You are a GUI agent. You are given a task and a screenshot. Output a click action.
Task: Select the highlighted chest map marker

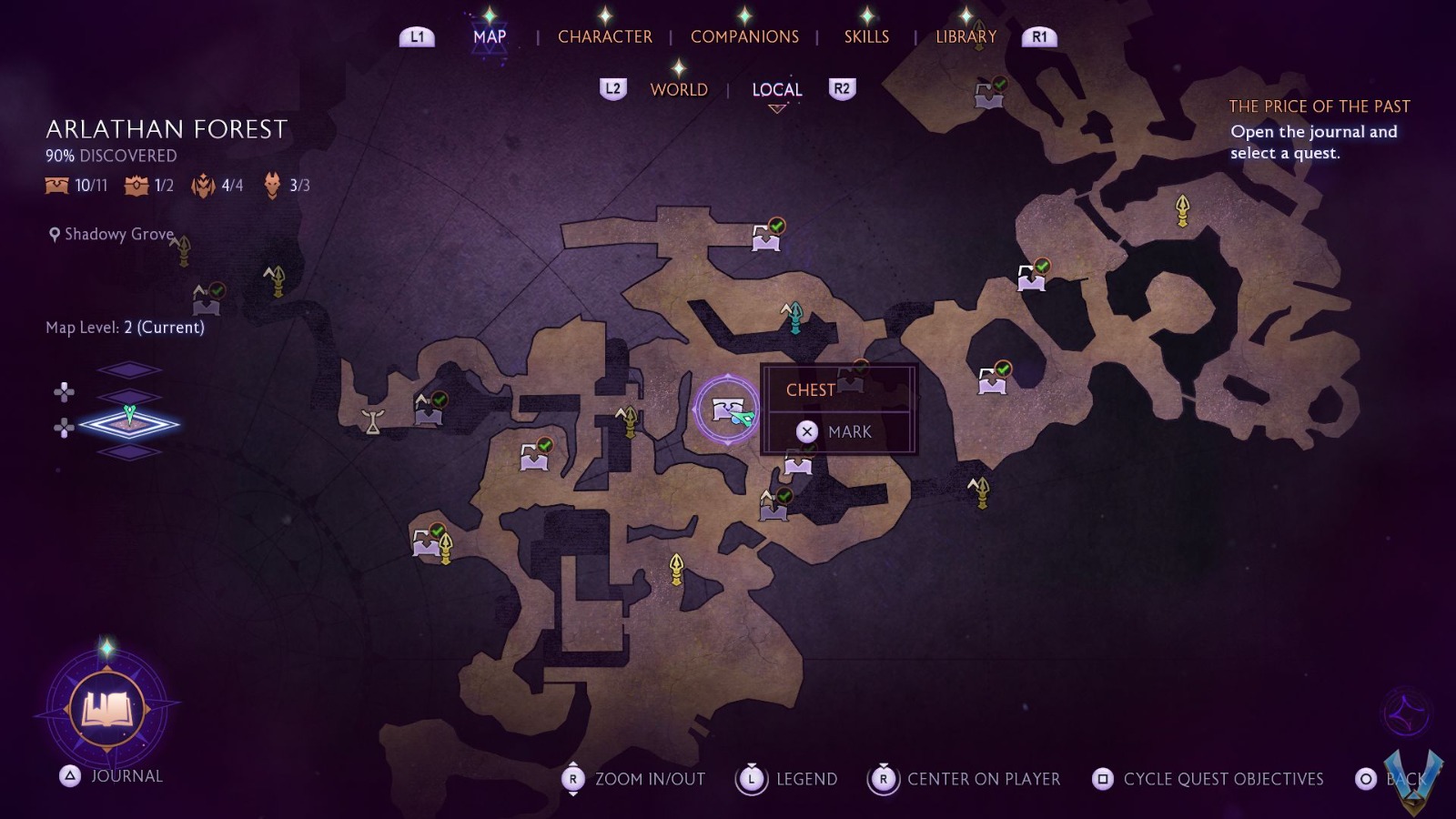pos(726,409)
